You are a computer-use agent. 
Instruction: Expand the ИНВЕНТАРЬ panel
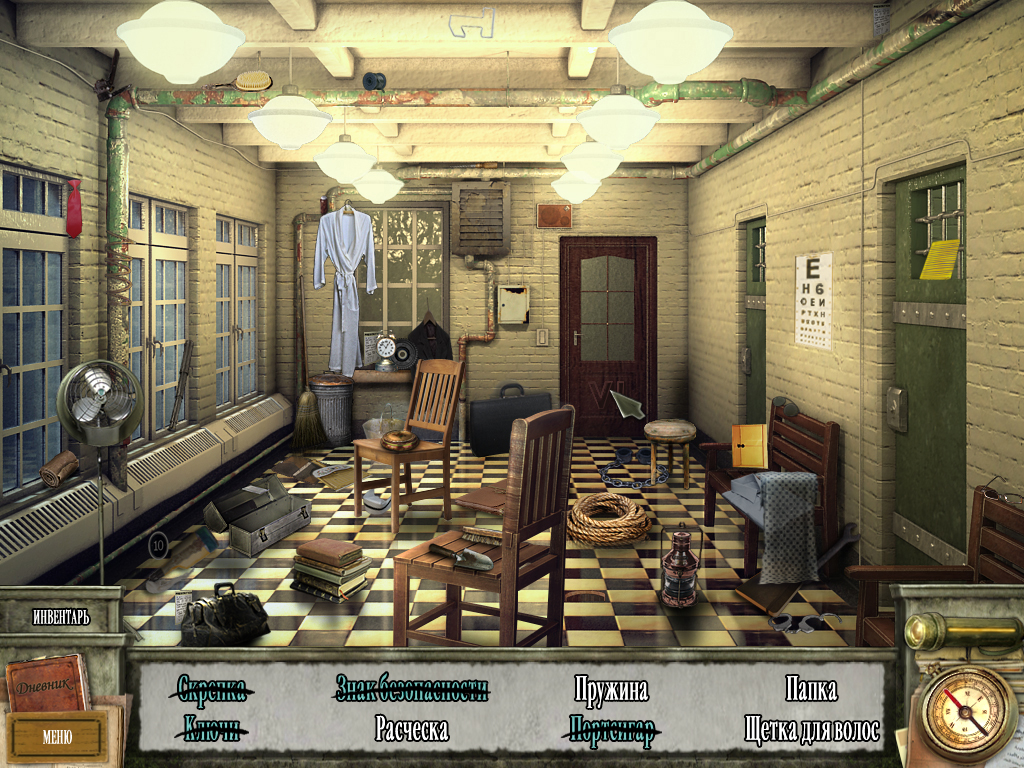click(60, 617)
